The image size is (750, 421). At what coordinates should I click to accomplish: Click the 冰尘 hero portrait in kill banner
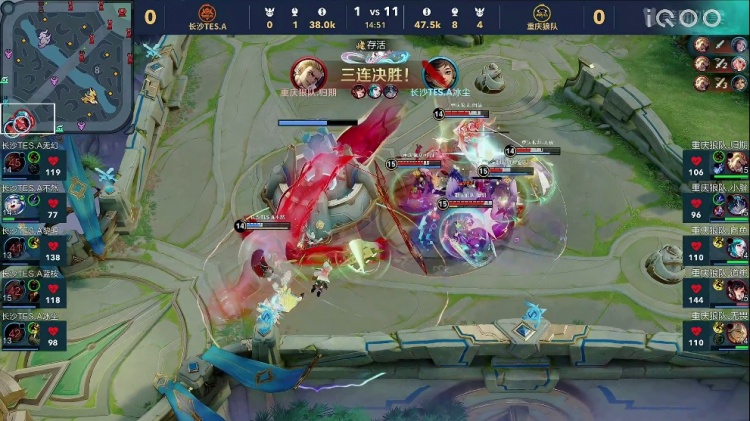(439, 73)
